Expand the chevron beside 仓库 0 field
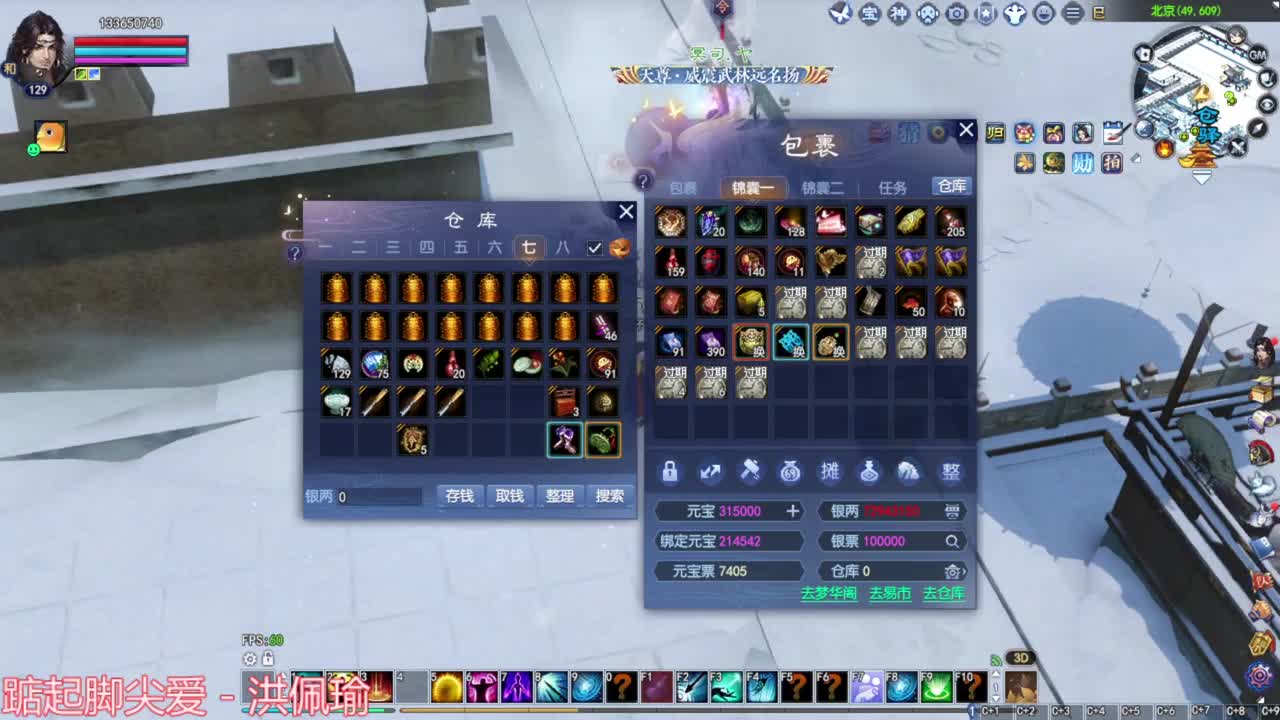1280x720 pixels. [x=962, y=571]
